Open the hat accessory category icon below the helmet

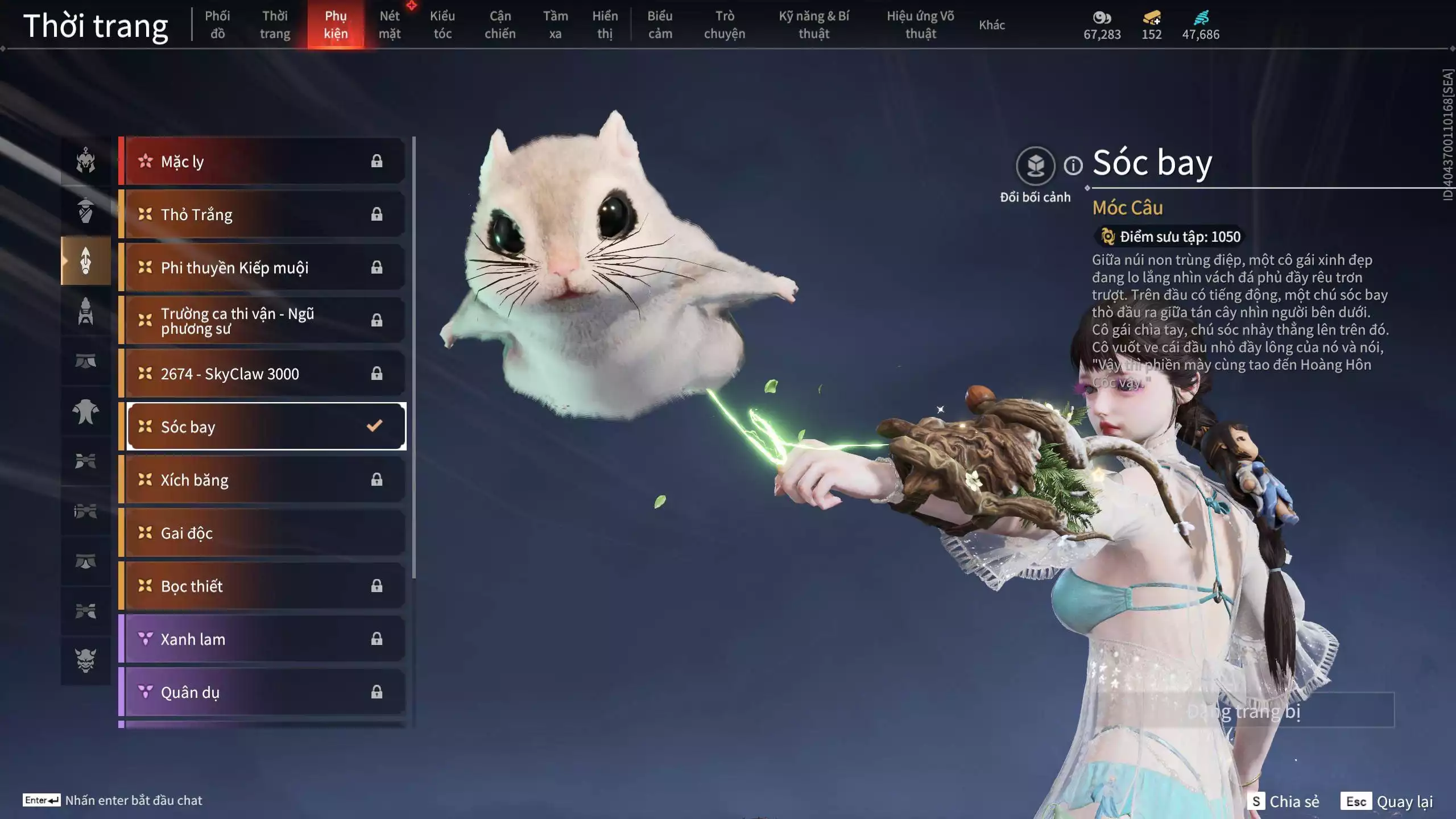[x=85, y=212]
